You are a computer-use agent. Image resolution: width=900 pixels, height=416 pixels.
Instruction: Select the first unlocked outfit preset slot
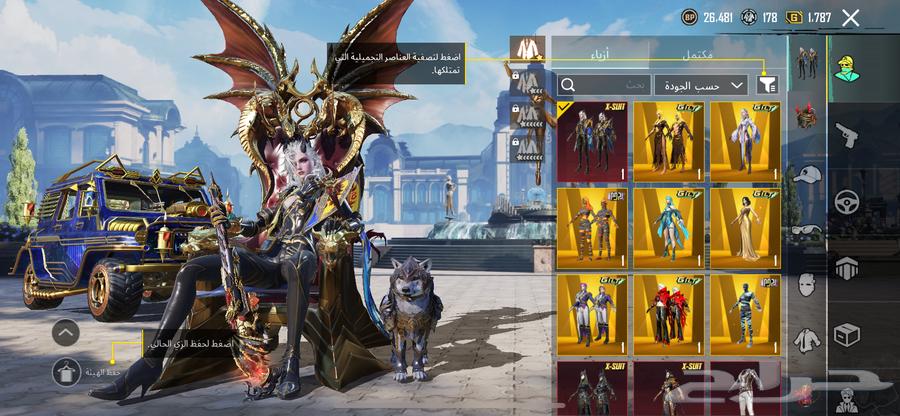[527, 47]
